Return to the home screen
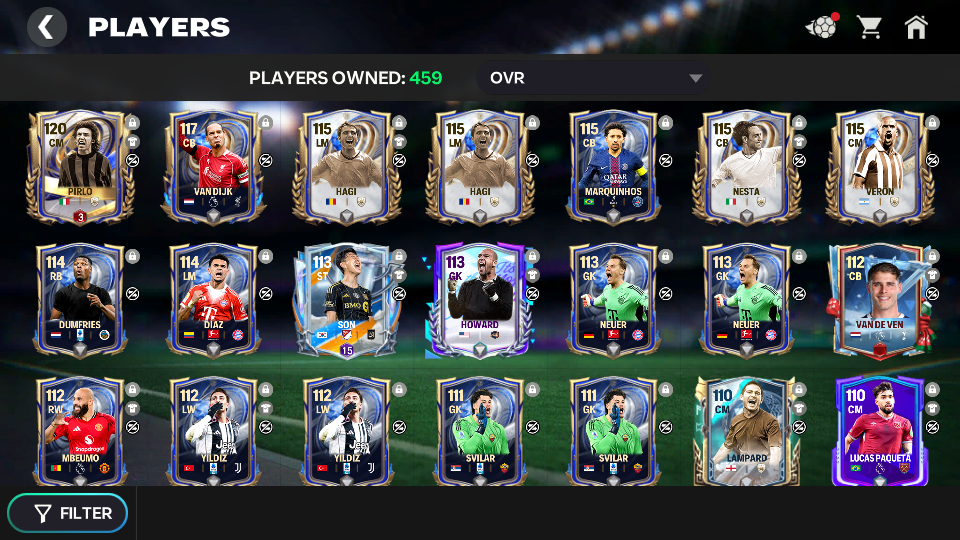 coord(916,27)
